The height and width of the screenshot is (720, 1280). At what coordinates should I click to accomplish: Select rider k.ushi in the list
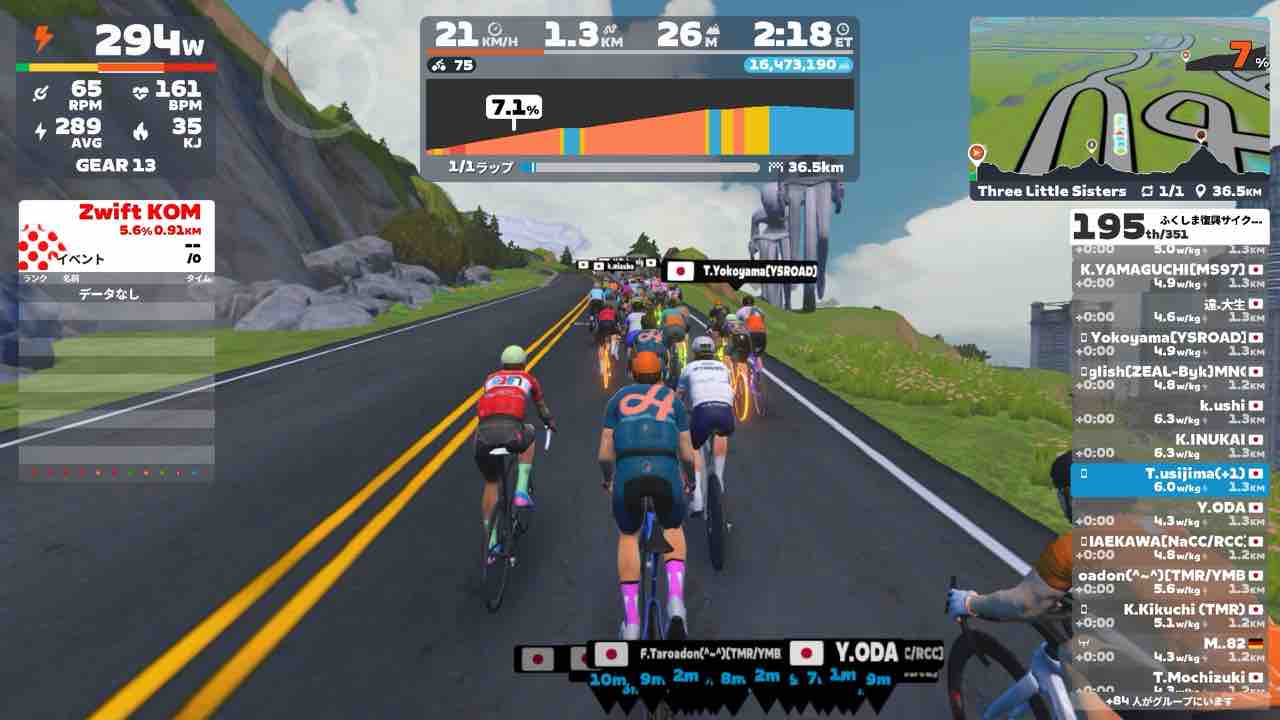coord(1169,412)
